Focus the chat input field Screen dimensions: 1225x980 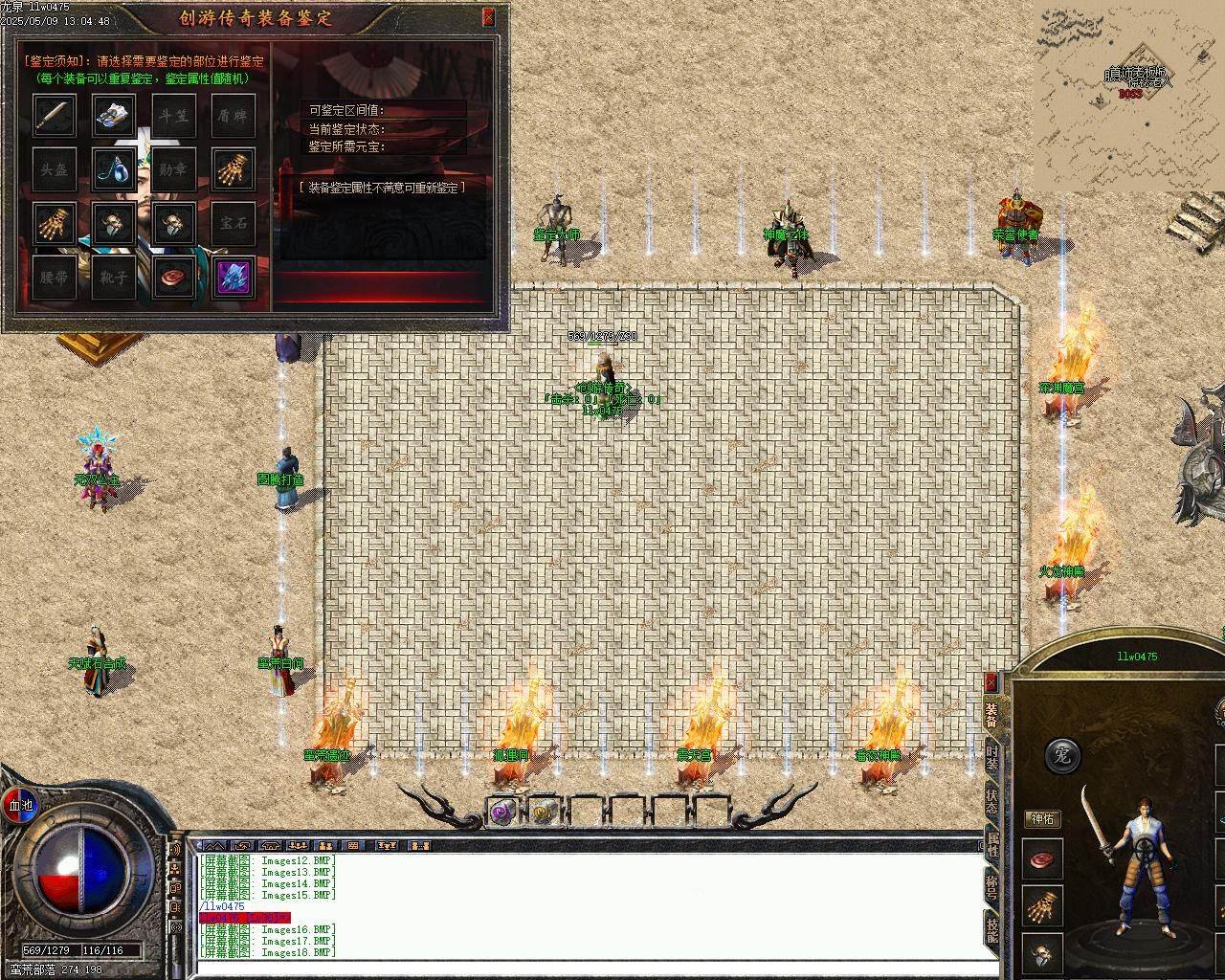(593, 967)
